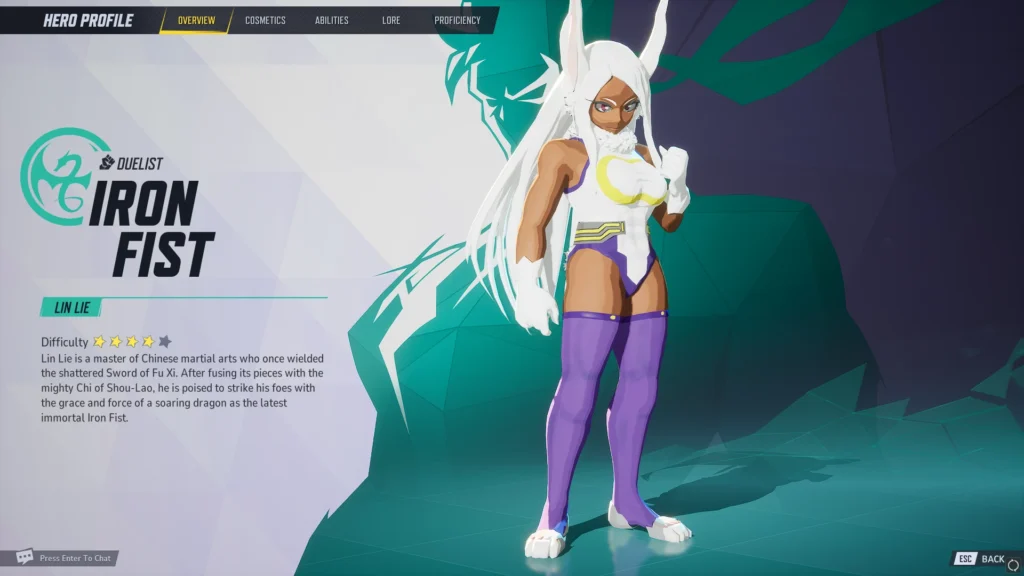Open the chat input box
The width and height of the screenshot is (1024, 576).
coord(66,558)
